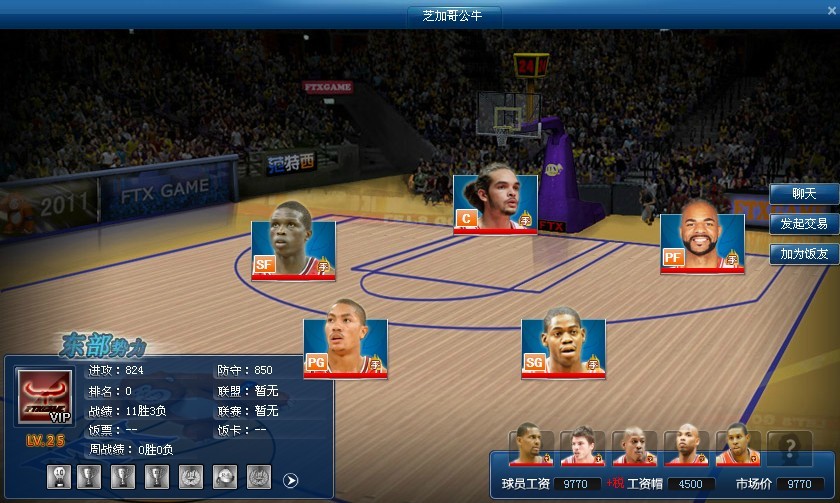The height and width of the screenshot is (503, 840).
Task: Add as friend with 加为饭友
Action: click(803, 254)
